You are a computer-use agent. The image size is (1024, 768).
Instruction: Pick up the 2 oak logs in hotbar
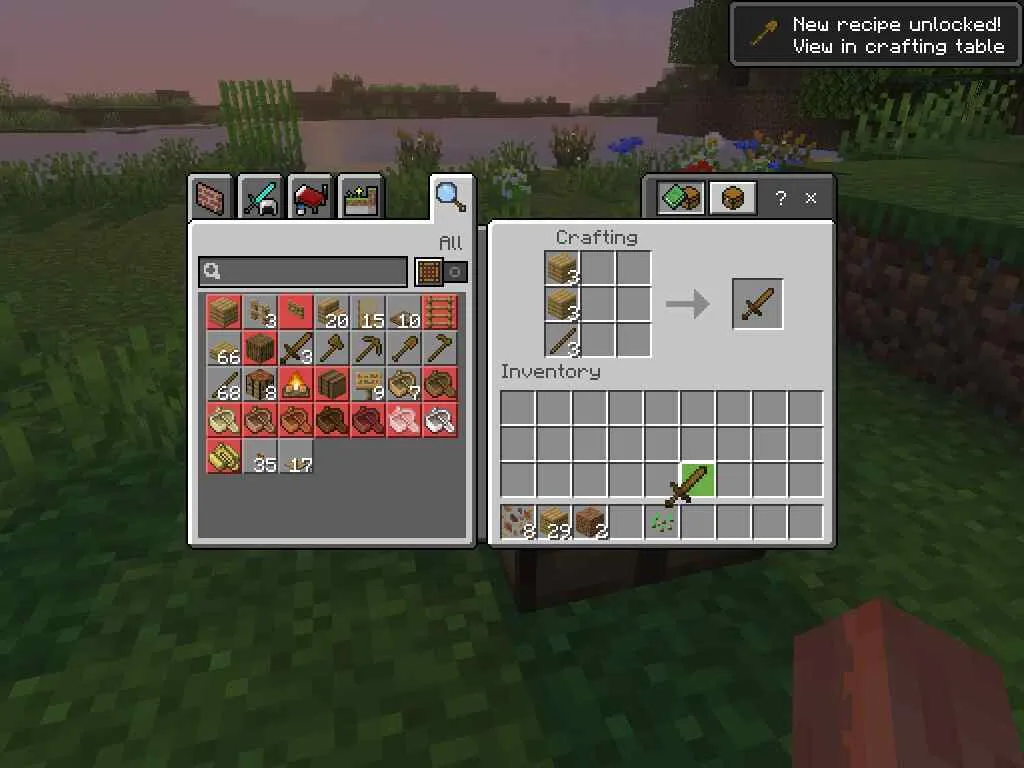[590, 522]
